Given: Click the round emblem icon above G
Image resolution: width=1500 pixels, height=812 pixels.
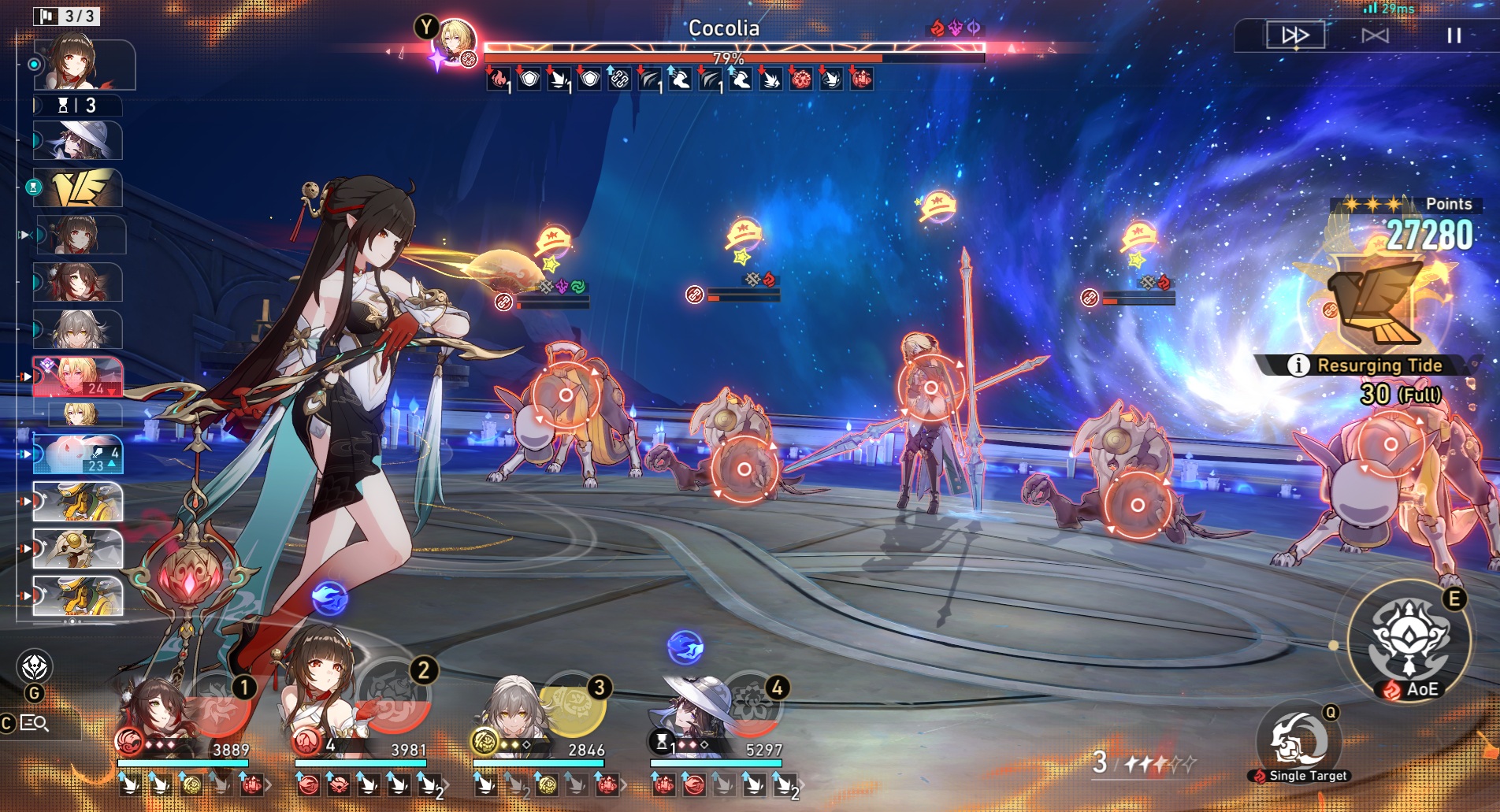Looking at the screenshot, I should tap(35, 667).
